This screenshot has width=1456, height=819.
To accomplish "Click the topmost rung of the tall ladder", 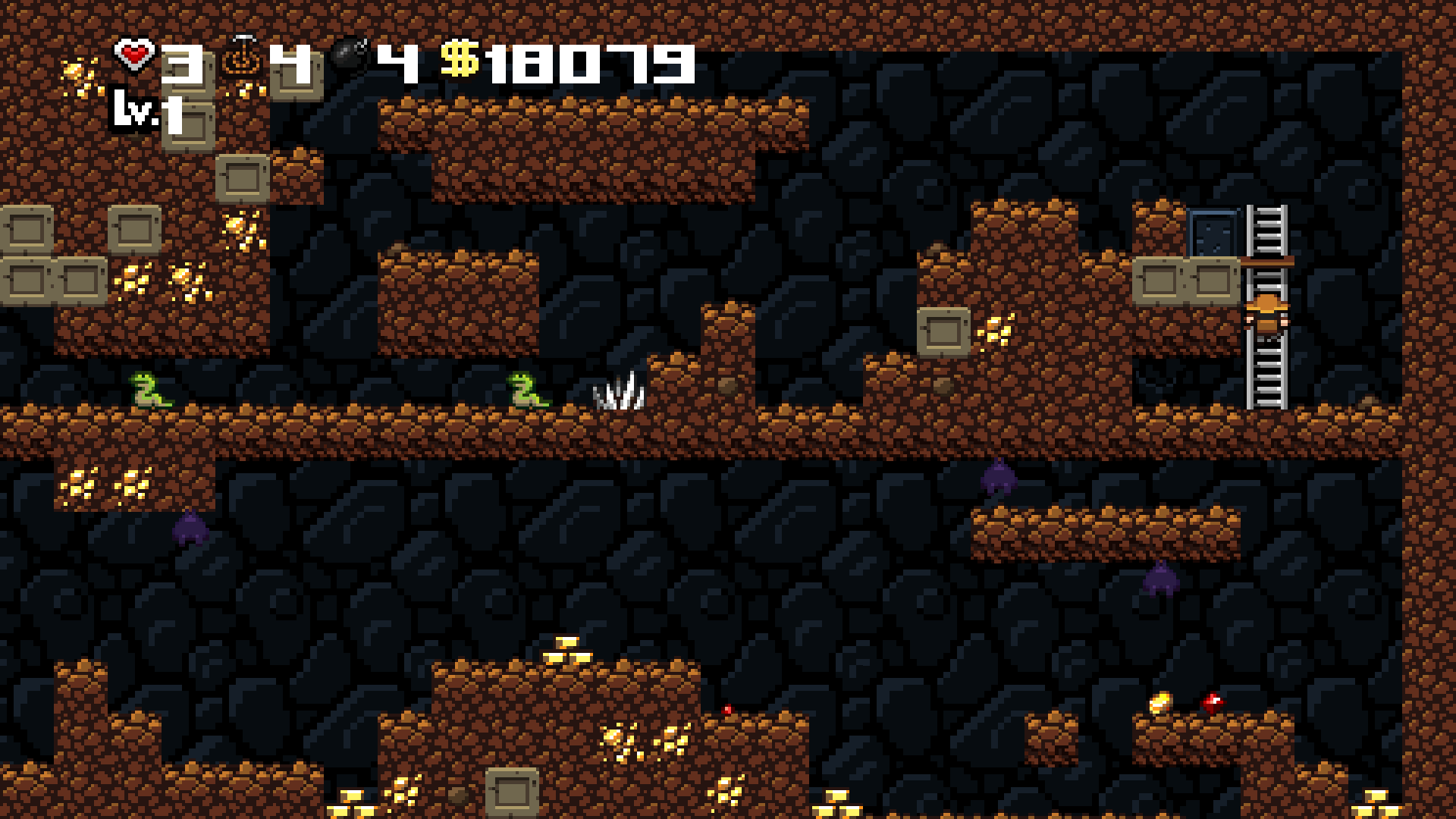I will point(1267,212).
